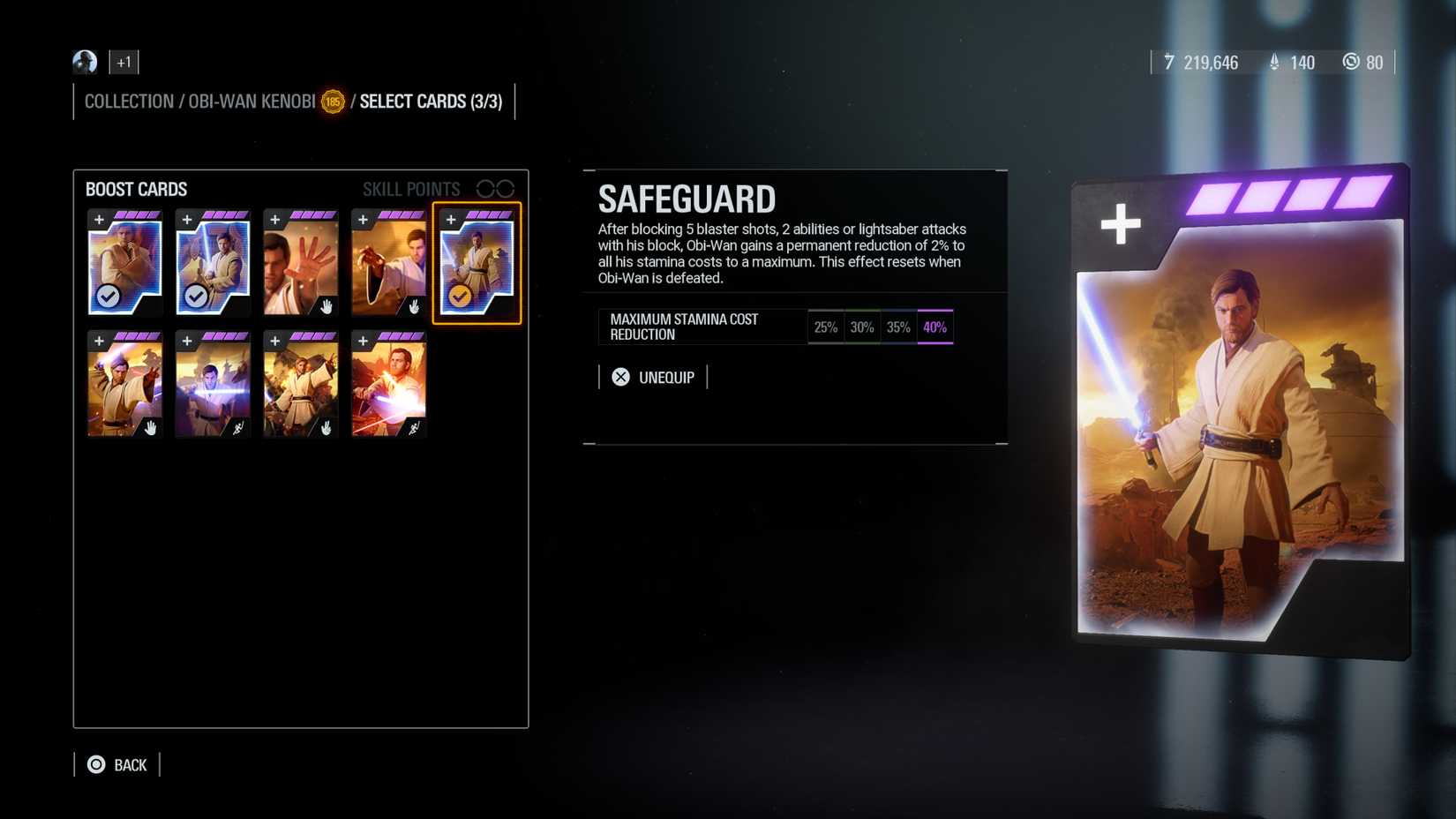The height and width of the screenshot is (819, 1456).
Task: Click the skill points icon showing 80
Action: (x=1351, y=62)
